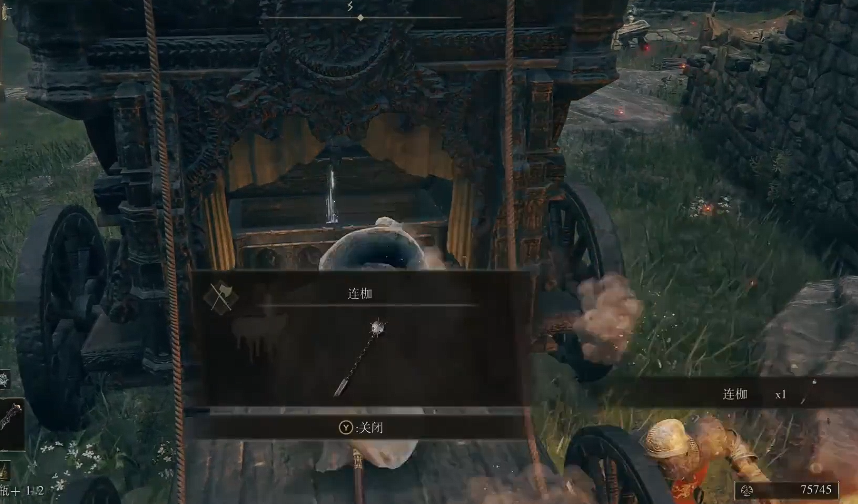Select the small spell slot above the weapon

click(4, 380)
